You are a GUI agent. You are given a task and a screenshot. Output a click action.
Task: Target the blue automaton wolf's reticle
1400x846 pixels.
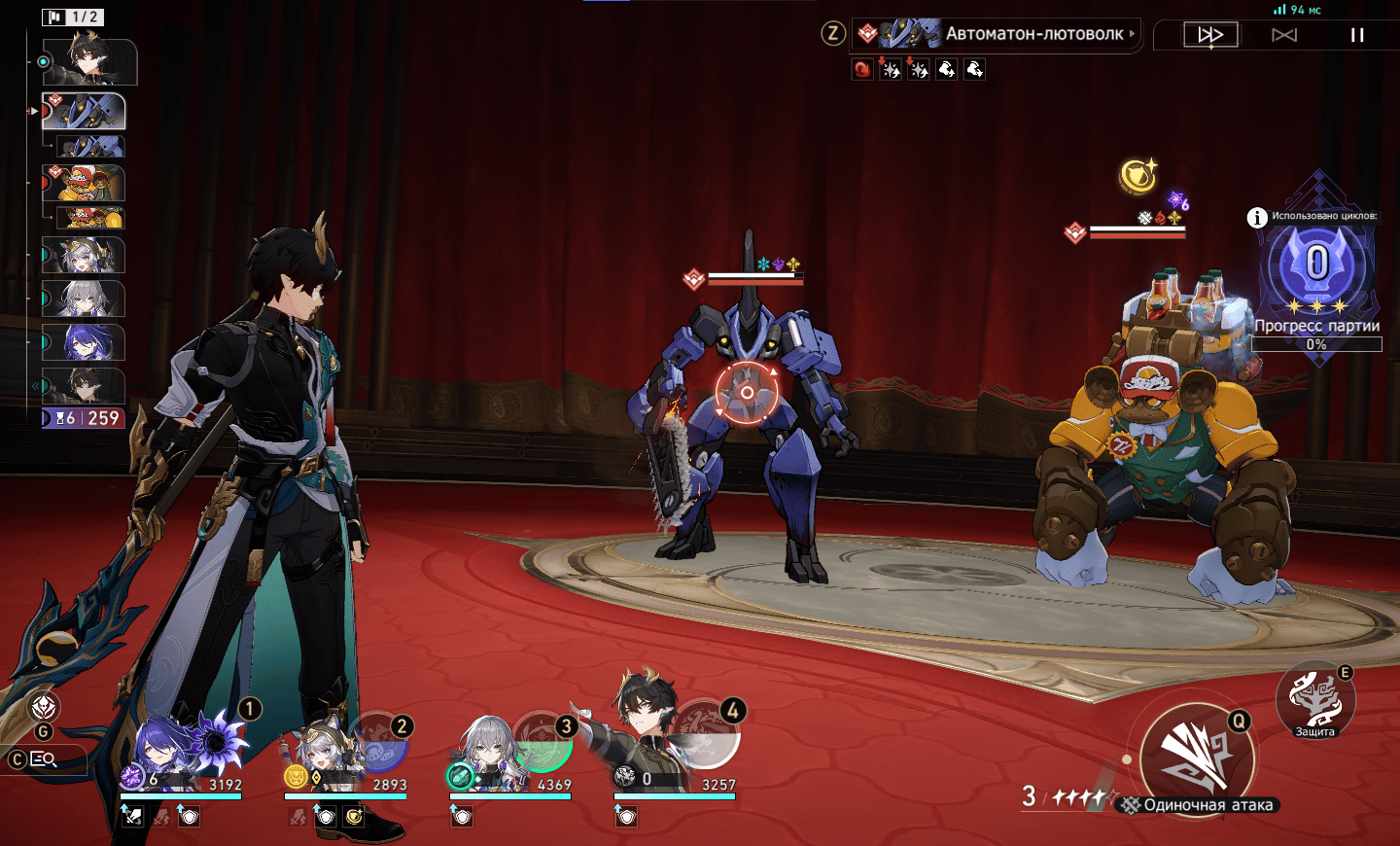(x=747, y=392)
